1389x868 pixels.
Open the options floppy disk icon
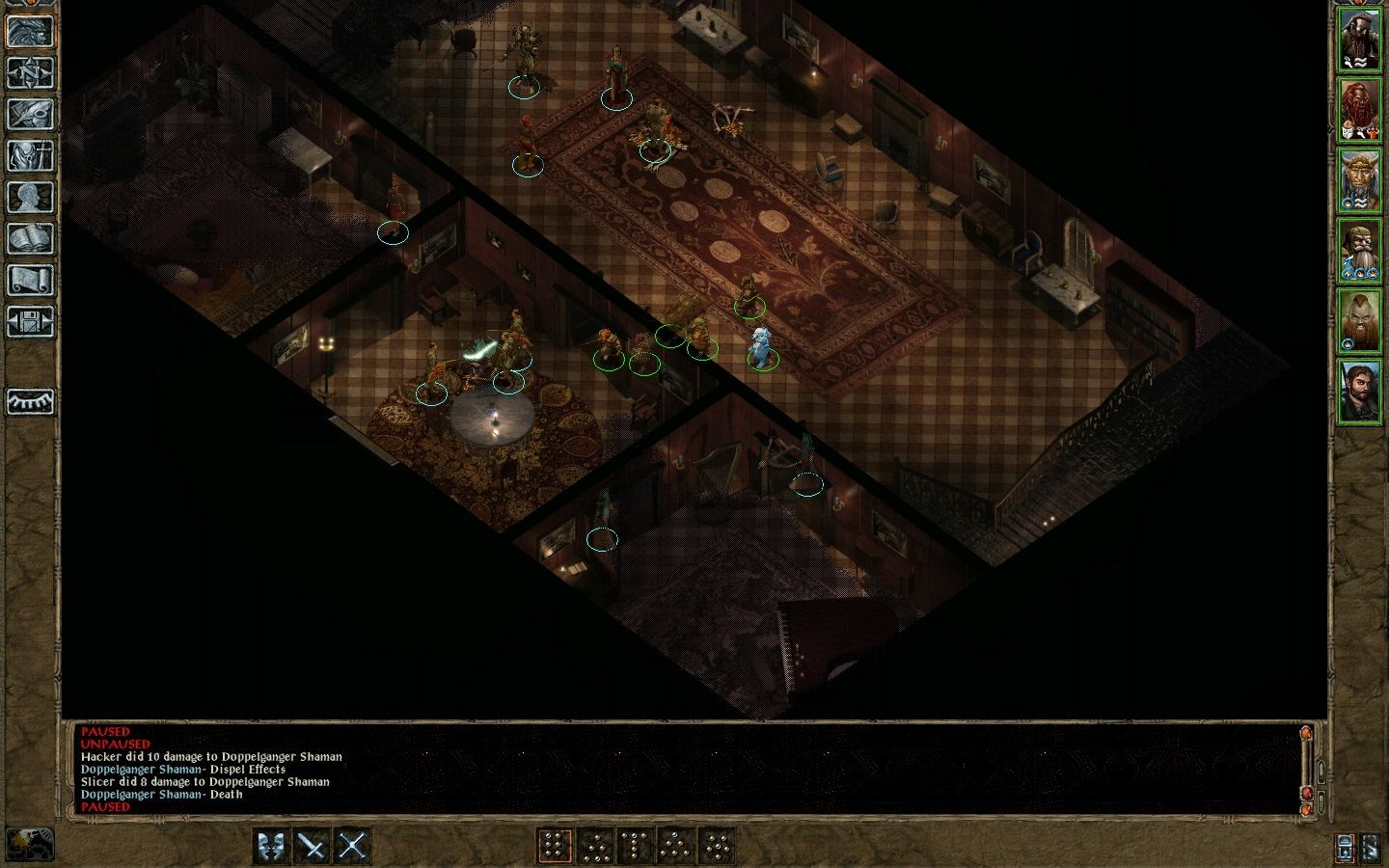(30, 321)
